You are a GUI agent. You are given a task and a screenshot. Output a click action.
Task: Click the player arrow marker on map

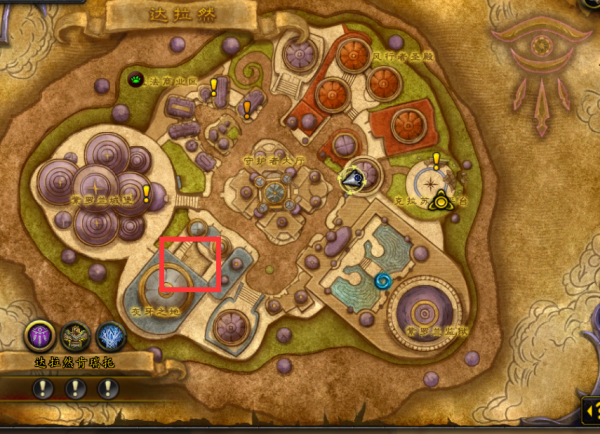353,180
